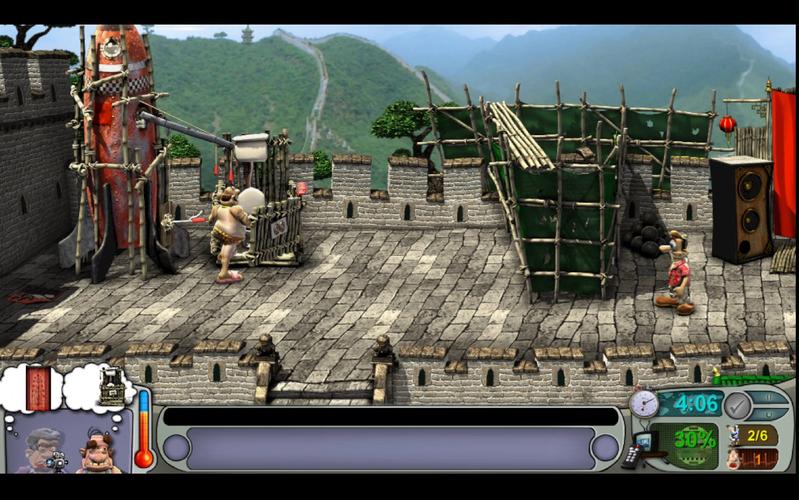Click the inventory bar's right round button
This screenshot has height=500, width=799.
click(604, 447)
